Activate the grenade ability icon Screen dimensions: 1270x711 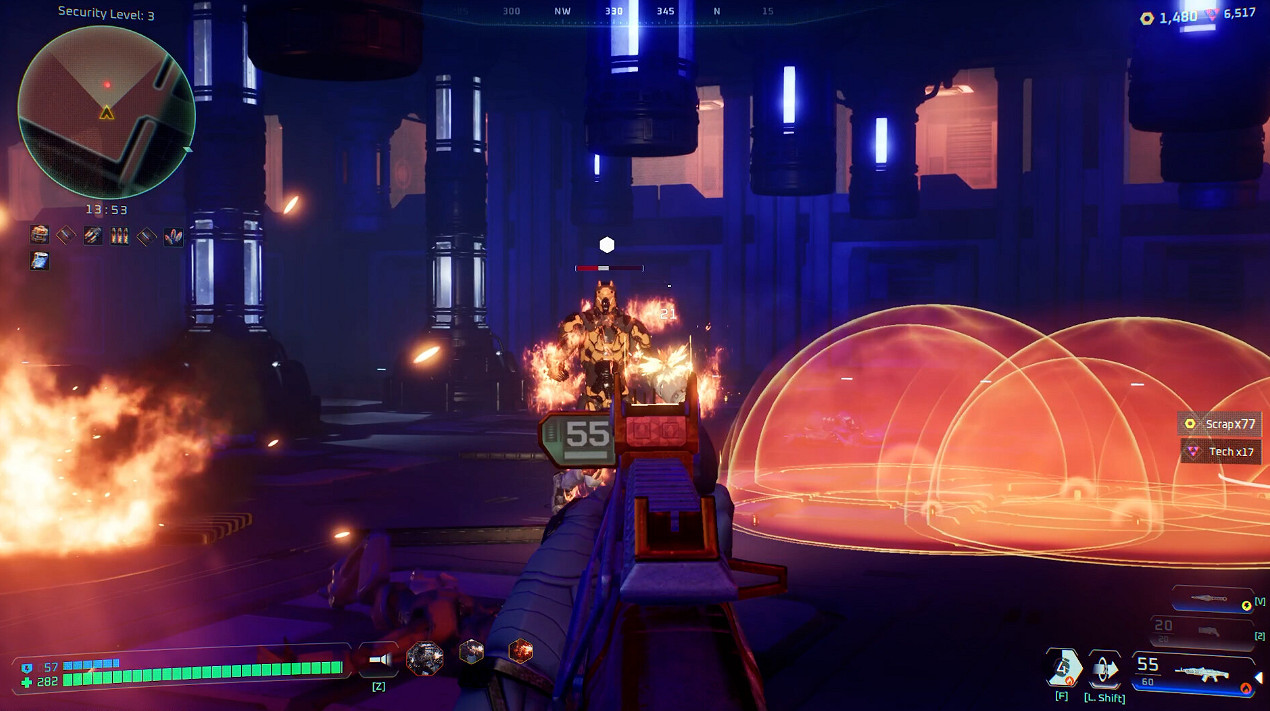pos(1063,667)
